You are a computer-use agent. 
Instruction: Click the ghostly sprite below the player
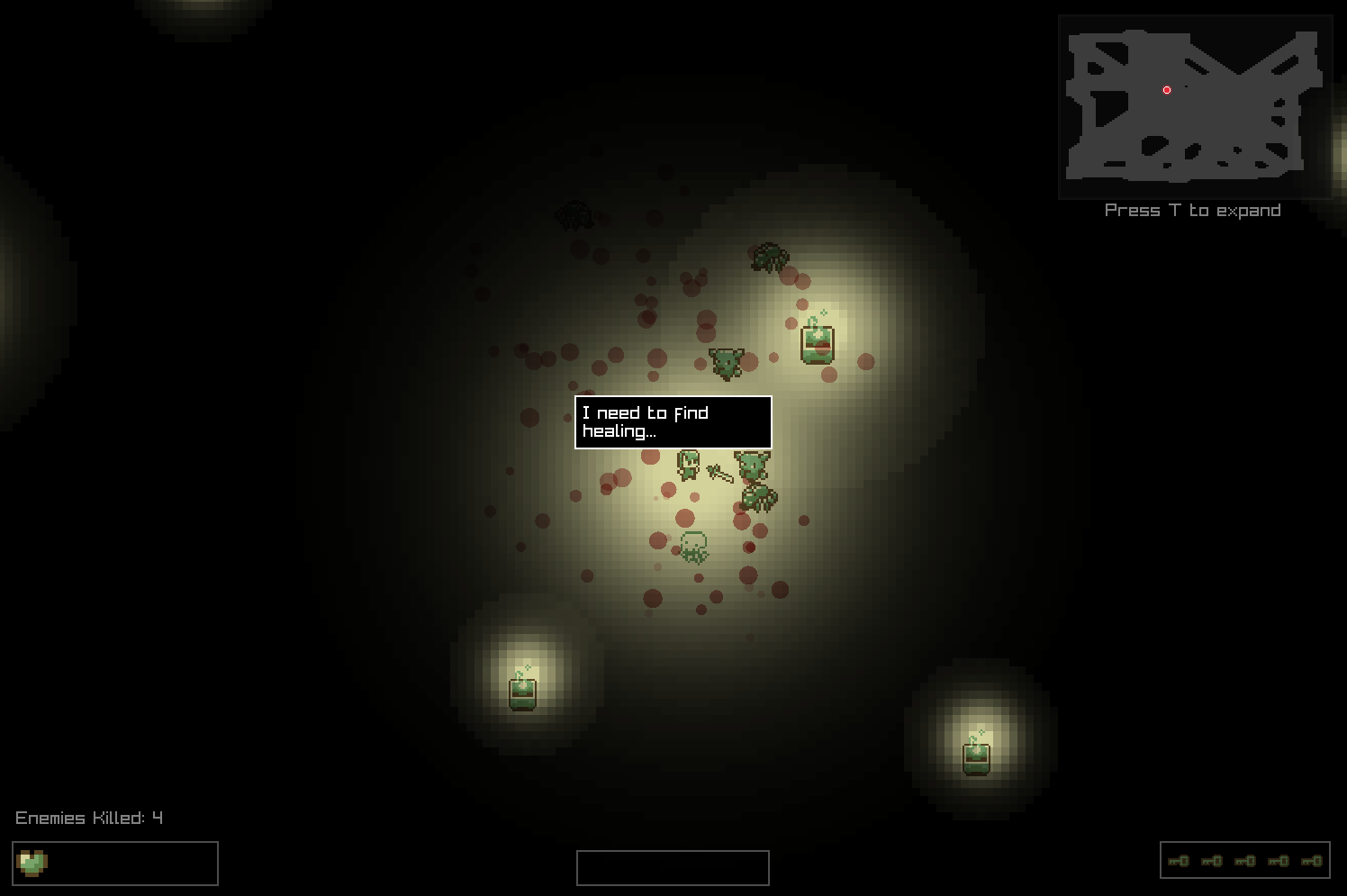(693, 546)
